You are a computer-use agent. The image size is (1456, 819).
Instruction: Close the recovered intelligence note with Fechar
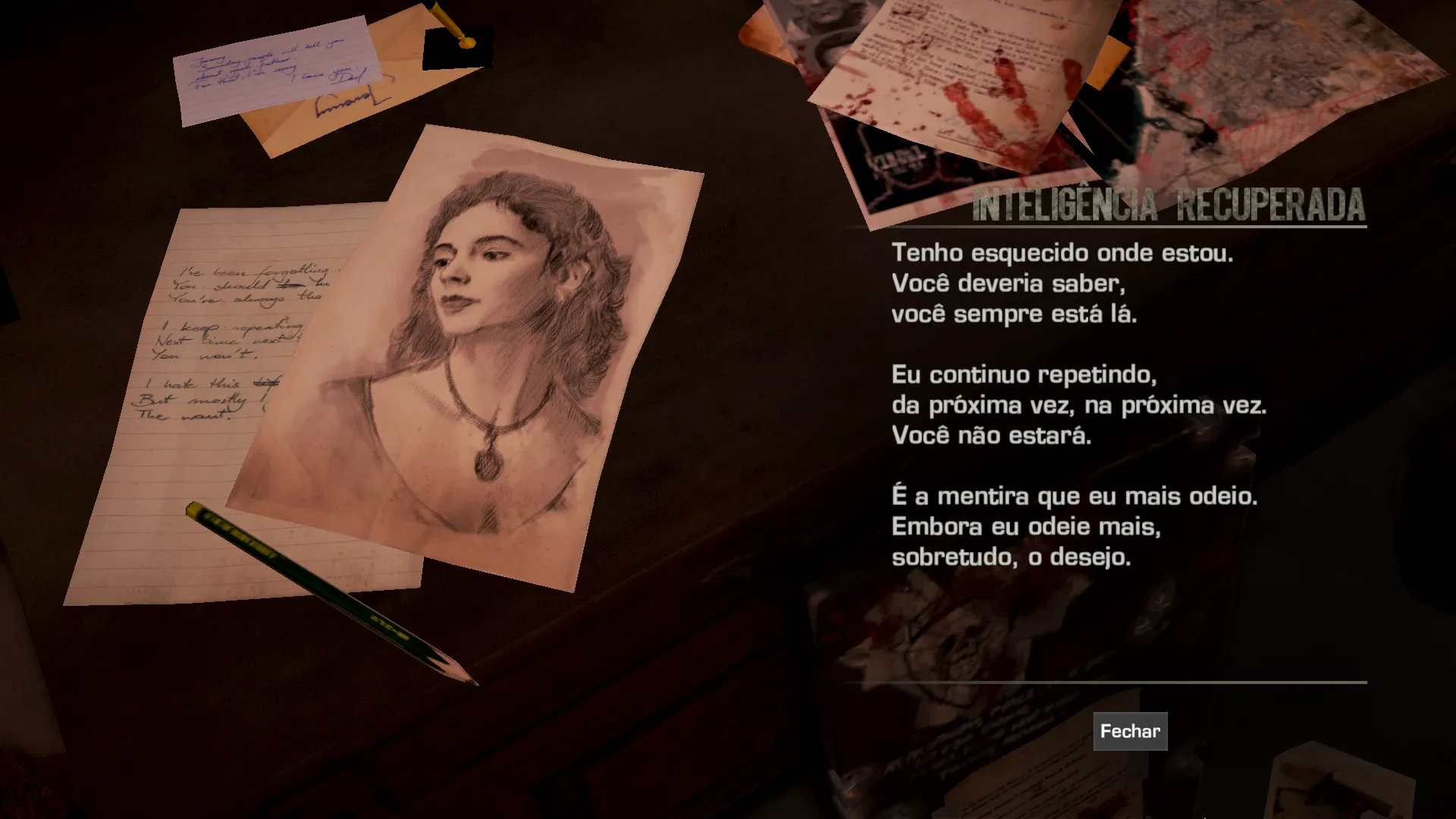point(1130,731)
